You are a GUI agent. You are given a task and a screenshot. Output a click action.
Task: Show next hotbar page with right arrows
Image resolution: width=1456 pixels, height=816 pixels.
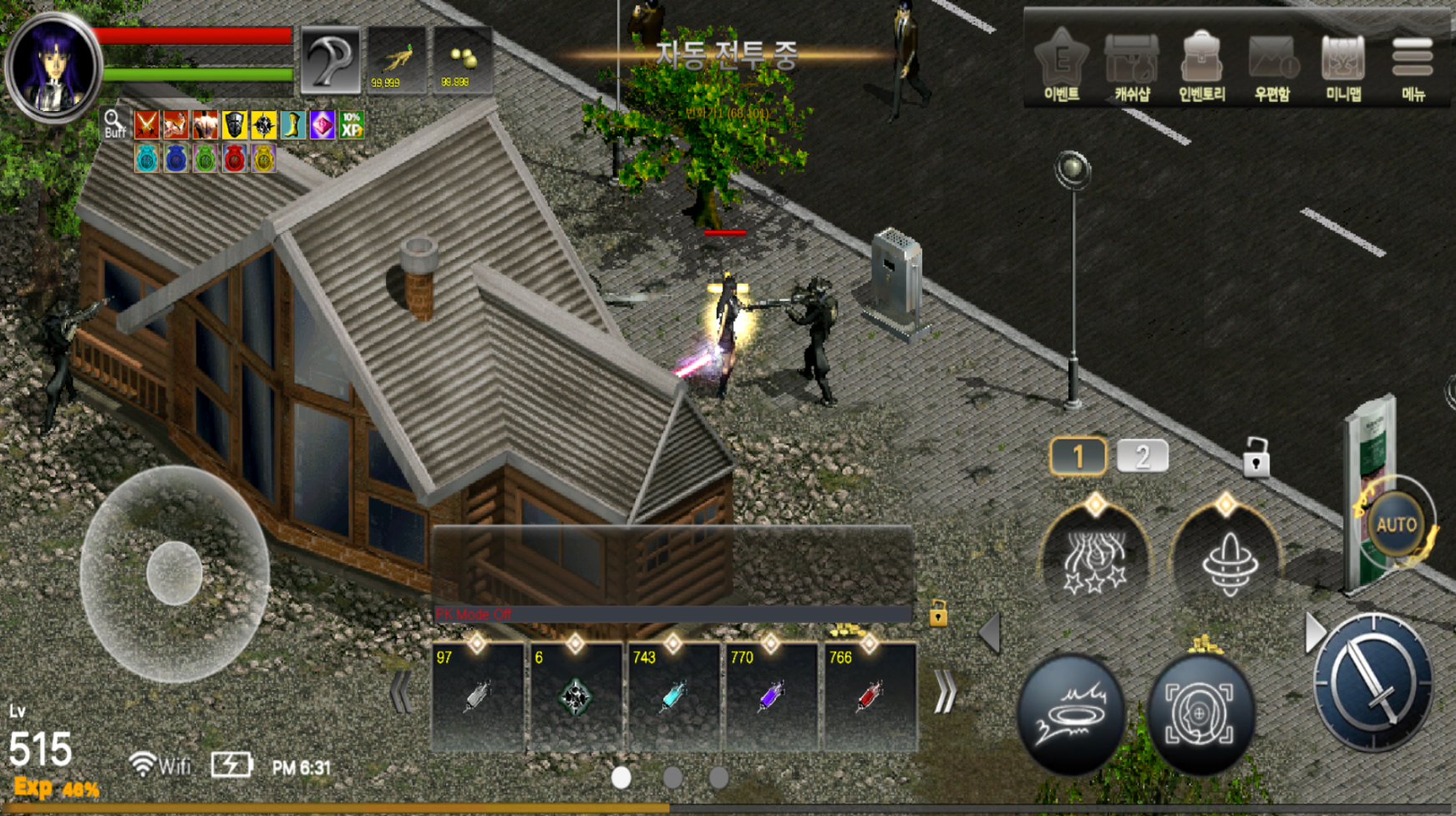click(x=946, y=692)
